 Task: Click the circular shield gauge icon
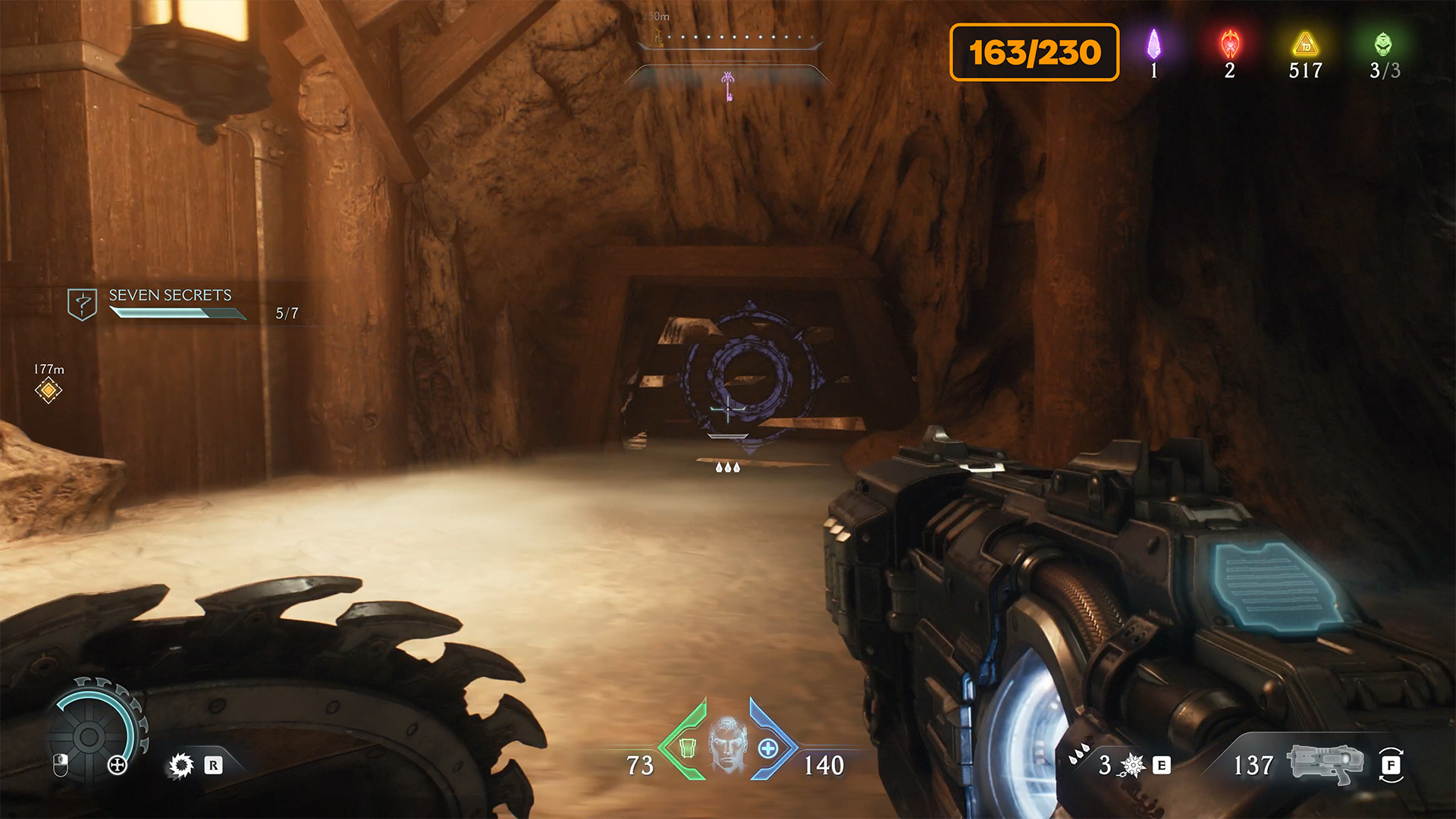(x=89, y=736)
